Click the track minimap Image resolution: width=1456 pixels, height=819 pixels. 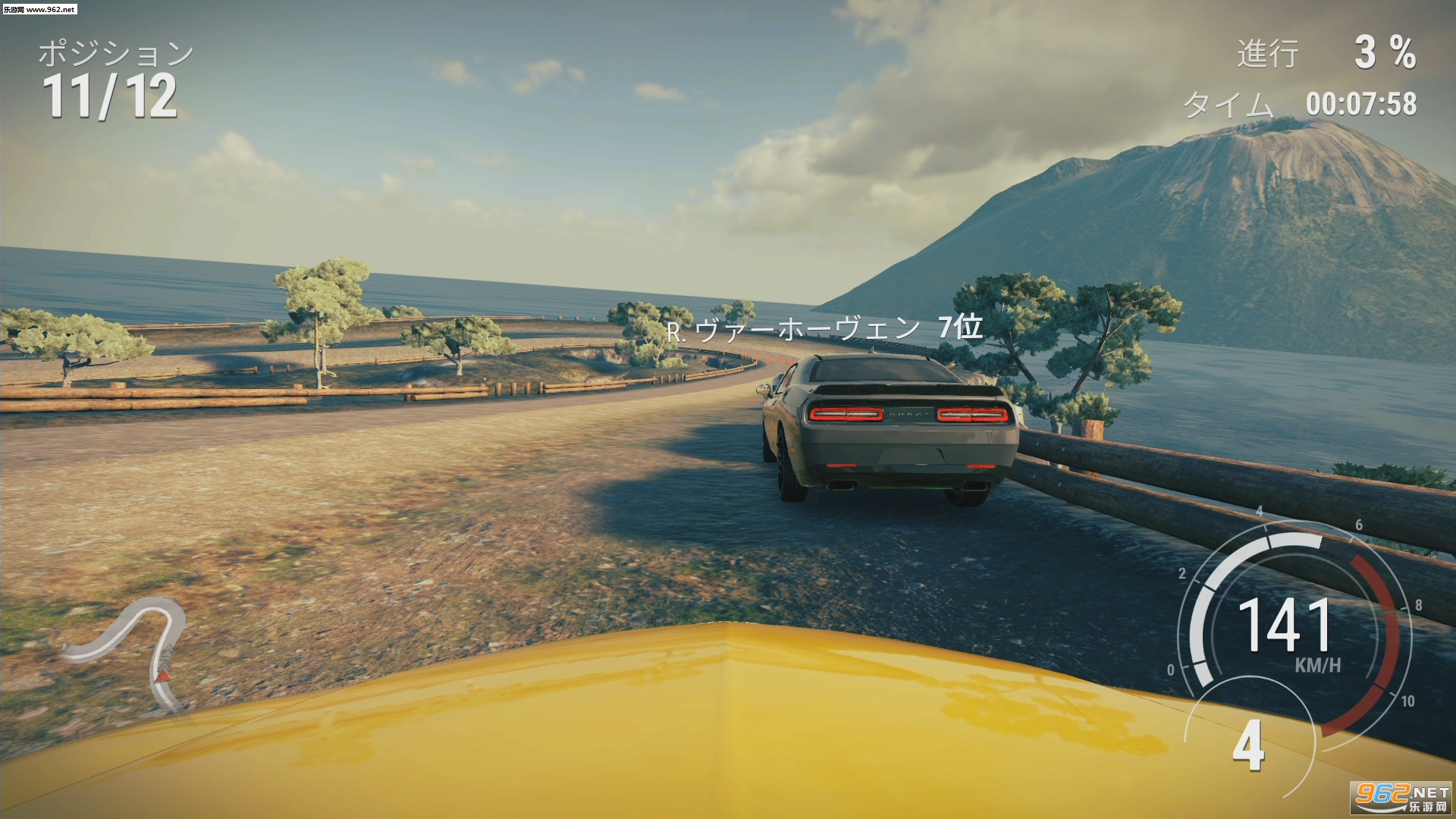135,650
